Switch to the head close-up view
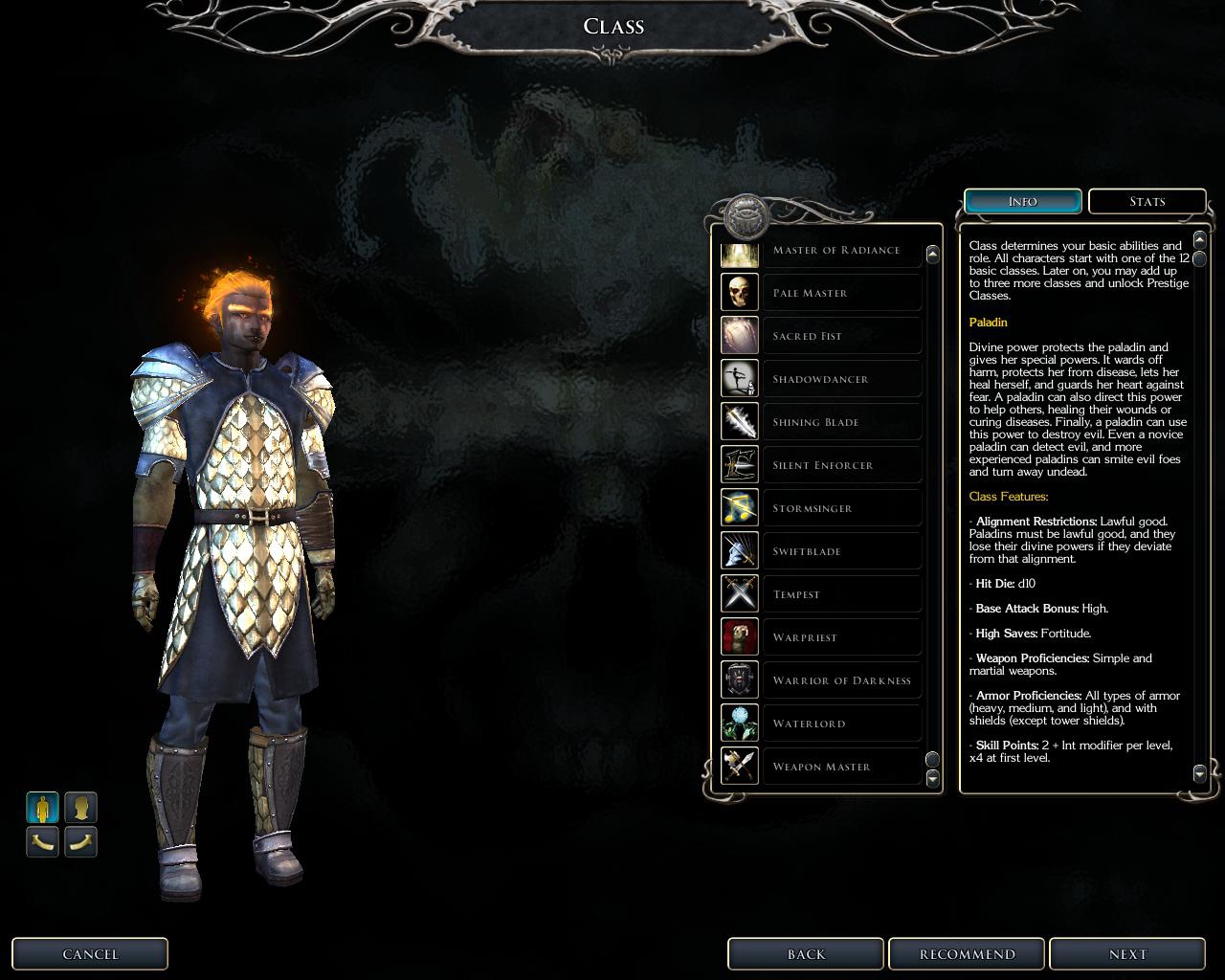1225x980 pixels. [x=81, y=808]
